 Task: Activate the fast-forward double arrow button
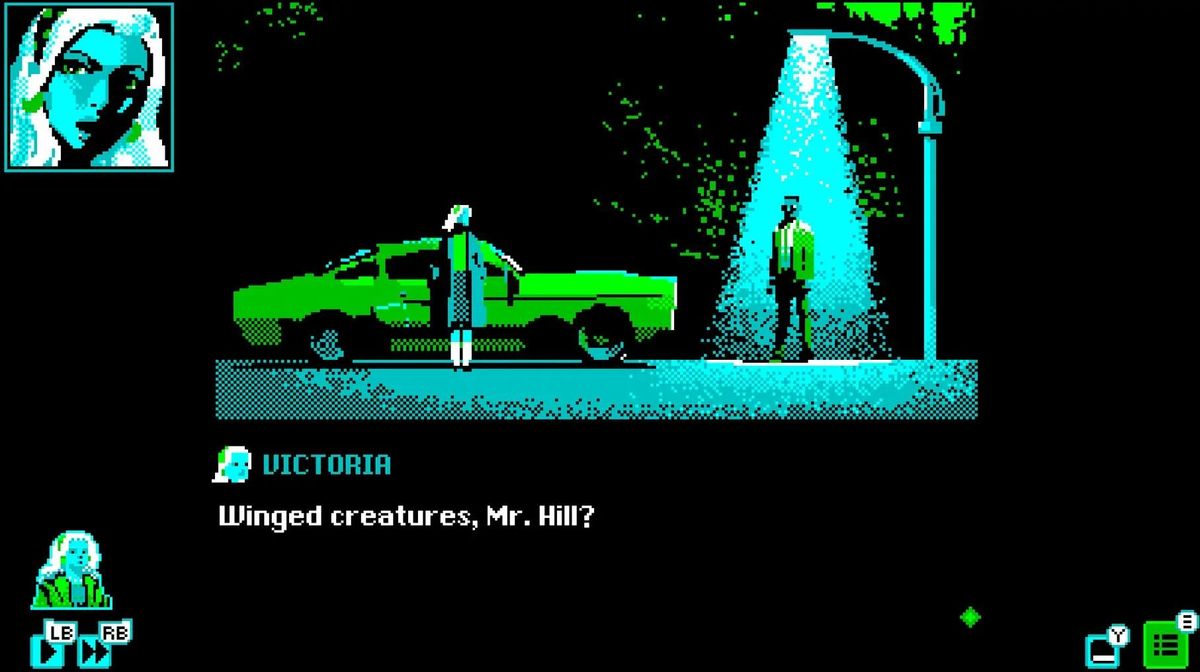pos(95,652)
